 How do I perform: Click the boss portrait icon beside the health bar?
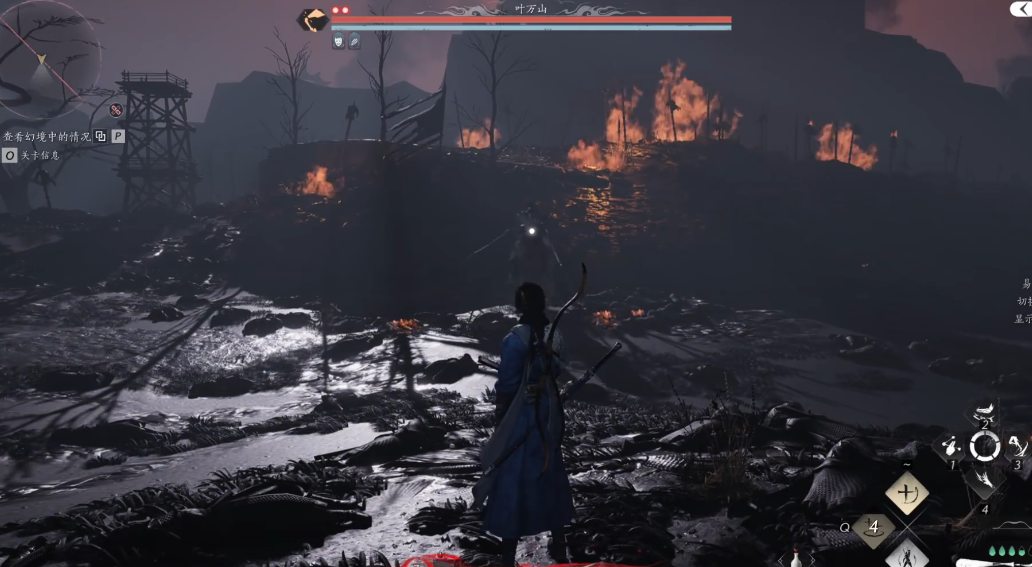[314, 19]
